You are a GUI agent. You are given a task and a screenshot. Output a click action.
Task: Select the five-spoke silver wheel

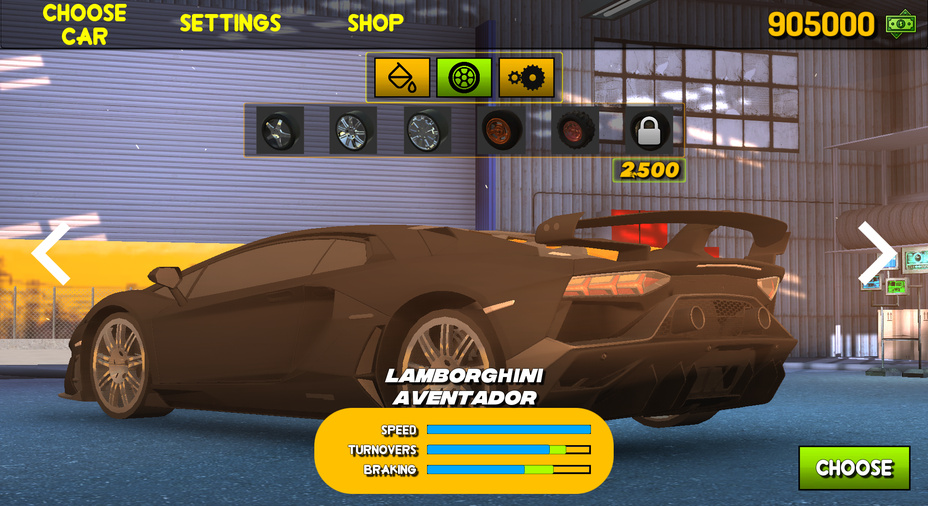[x=279, y=130]
